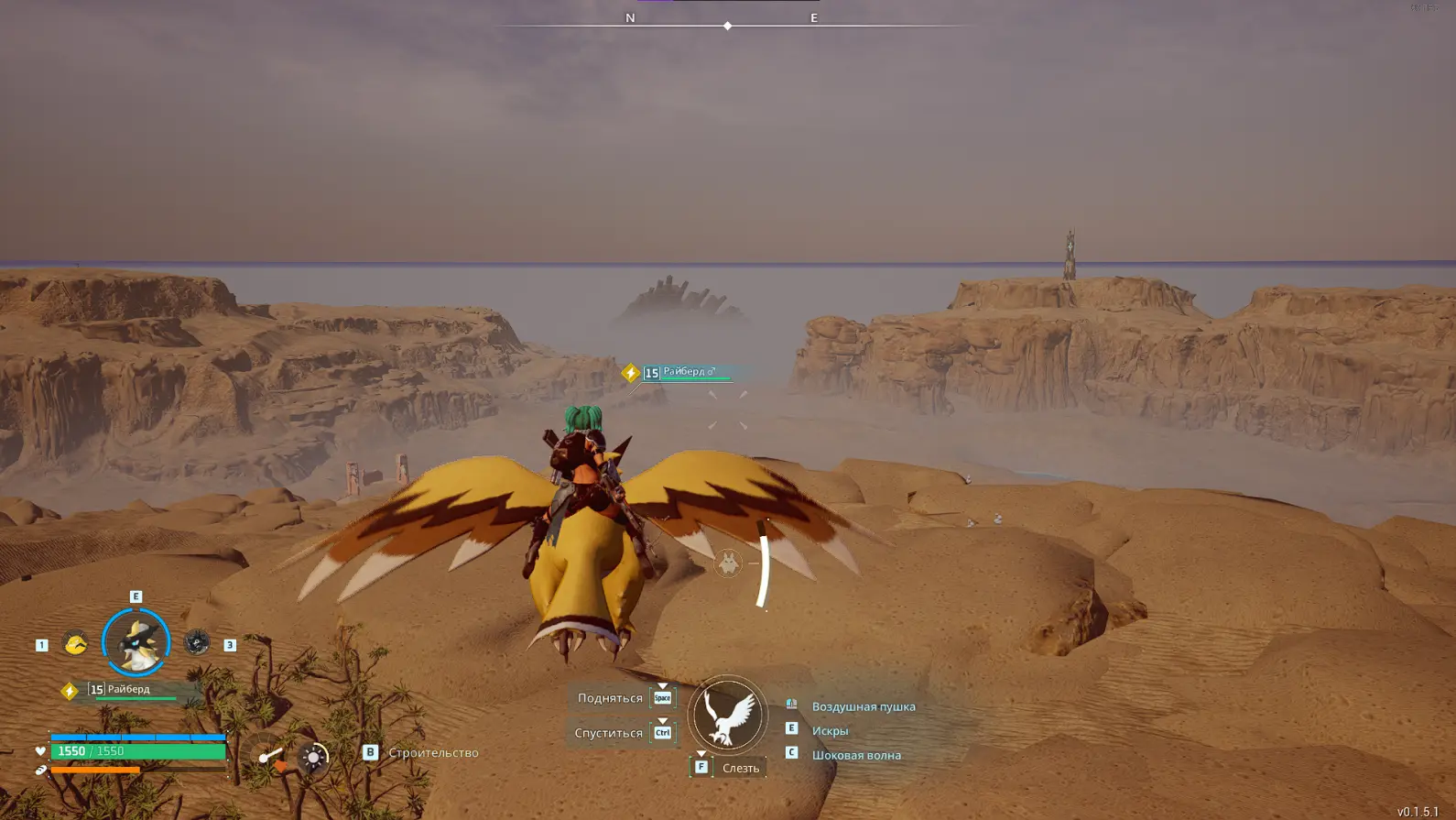Select the Подняться ascend action
Screen dimensions: 1456x820
coord(610,698)
